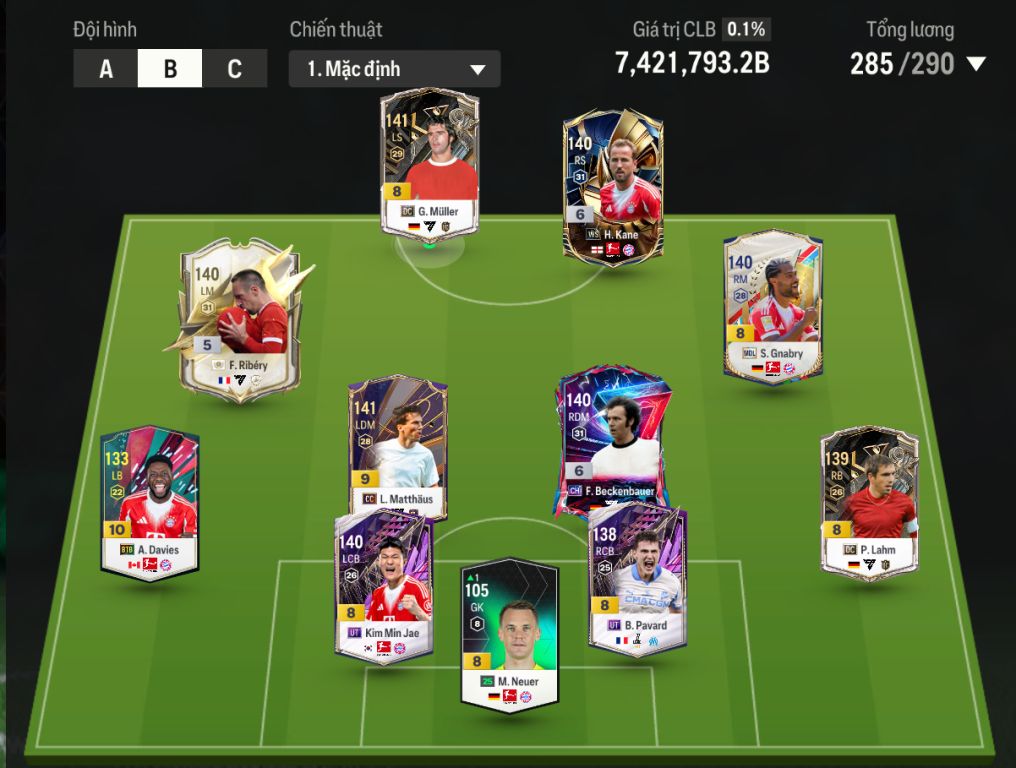Expand the Tổng lương salary arrow

pyautogui.click(x=976, y=65)
